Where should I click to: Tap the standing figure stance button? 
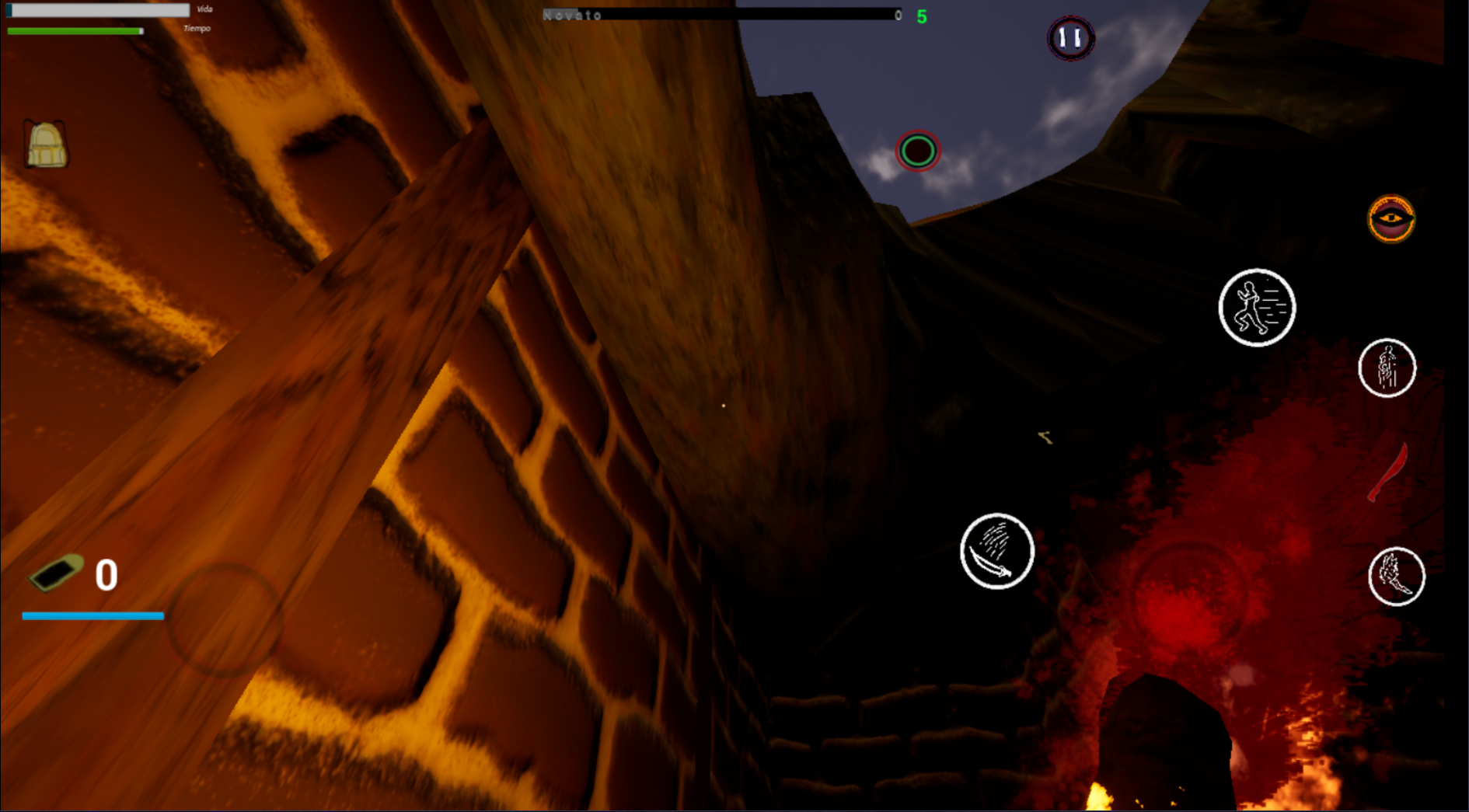(x=1387, y=368)
